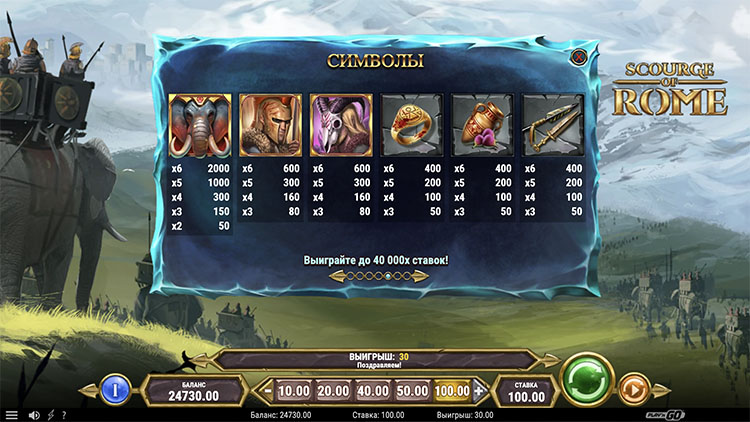Screen dimensions: 750x422
Task: Open the hamburger menu in bottom bar
Action: (12, 415)
